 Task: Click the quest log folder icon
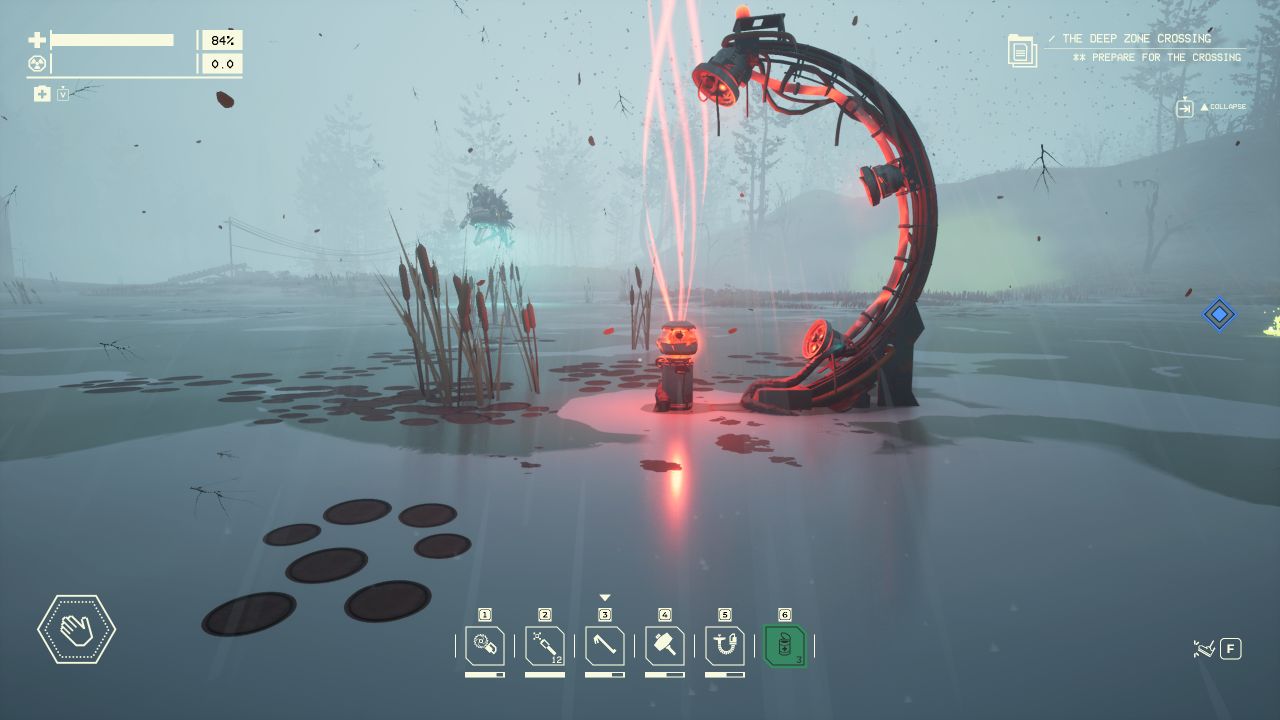(x=1022, y=50)
